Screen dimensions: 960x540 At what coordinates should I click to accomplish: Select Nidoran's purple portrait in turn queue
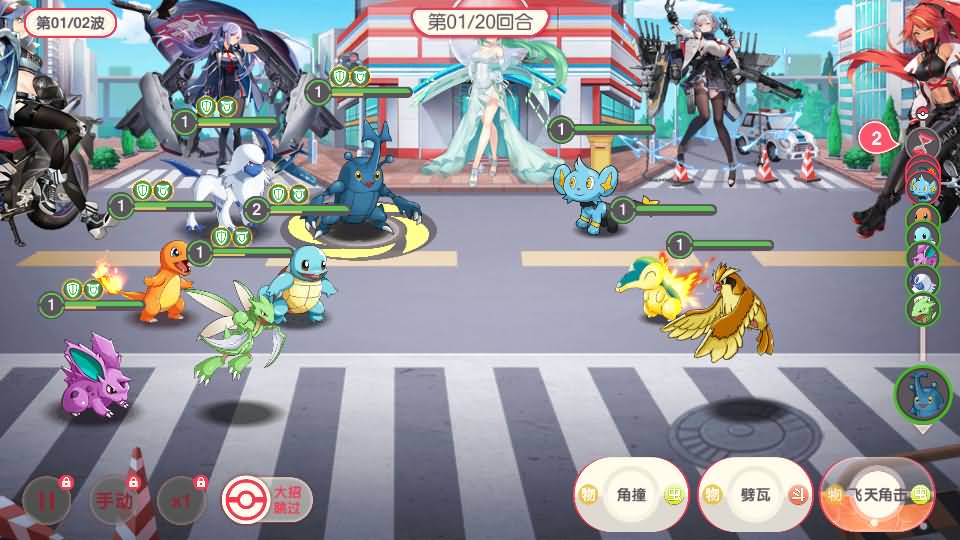point(921,258)
